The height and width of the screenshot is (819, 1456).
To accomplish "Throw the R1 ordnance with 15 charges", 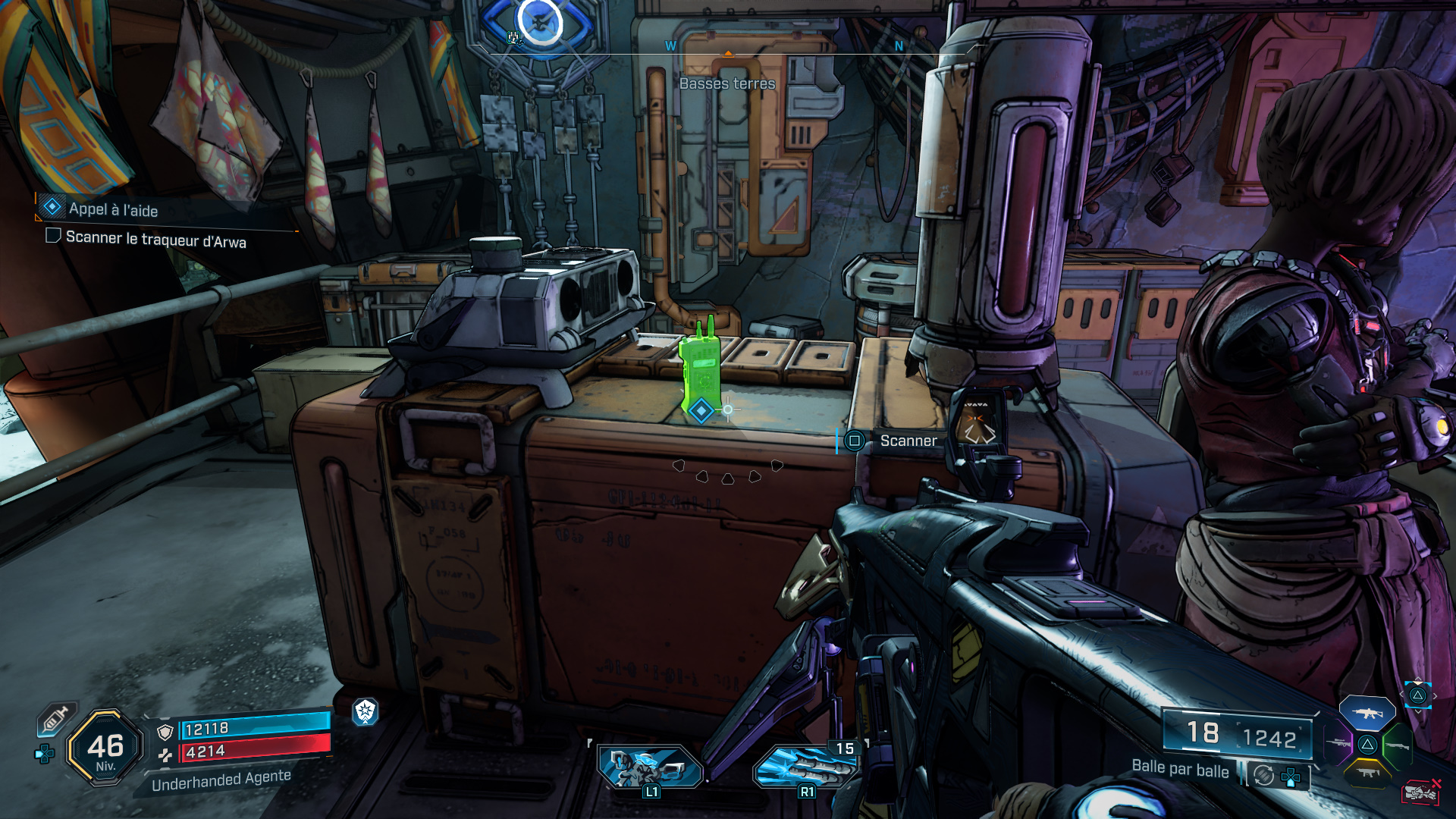I will click(x=806, y=766).
